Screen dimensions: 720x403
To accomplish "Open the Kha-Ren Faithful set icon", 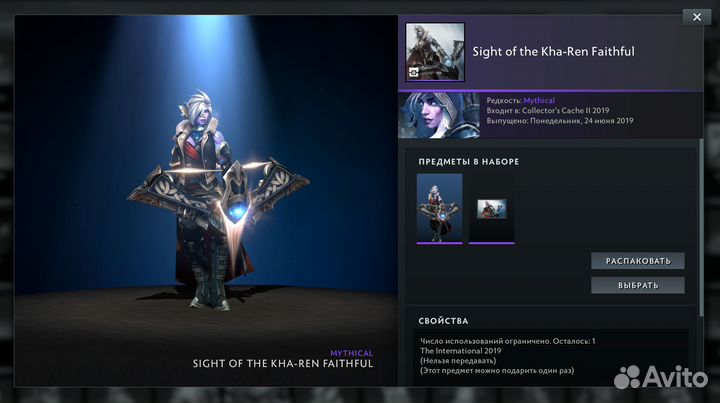I will click(x=434, y=51).
